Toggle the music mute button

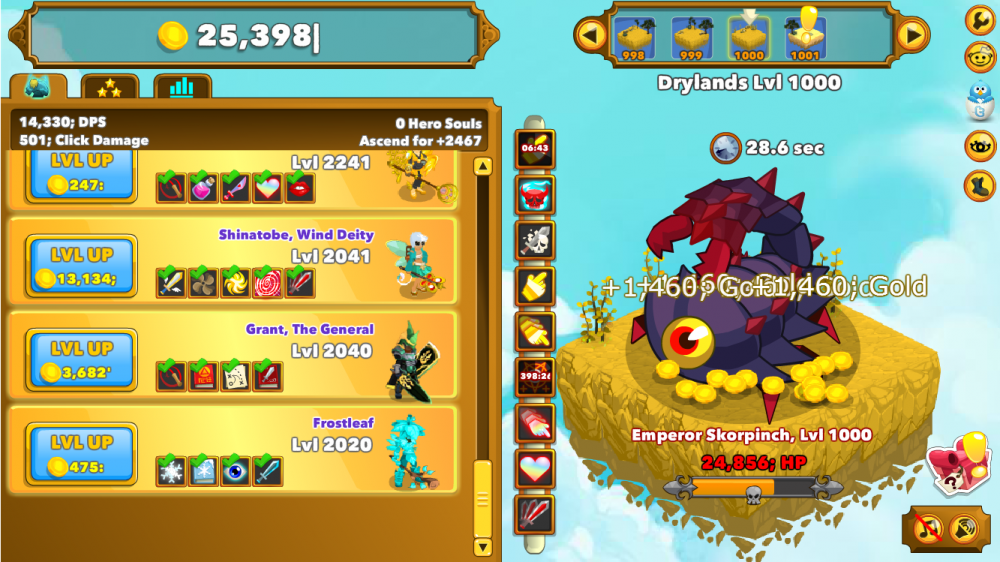pyautogui.click(x=930, y=527)
